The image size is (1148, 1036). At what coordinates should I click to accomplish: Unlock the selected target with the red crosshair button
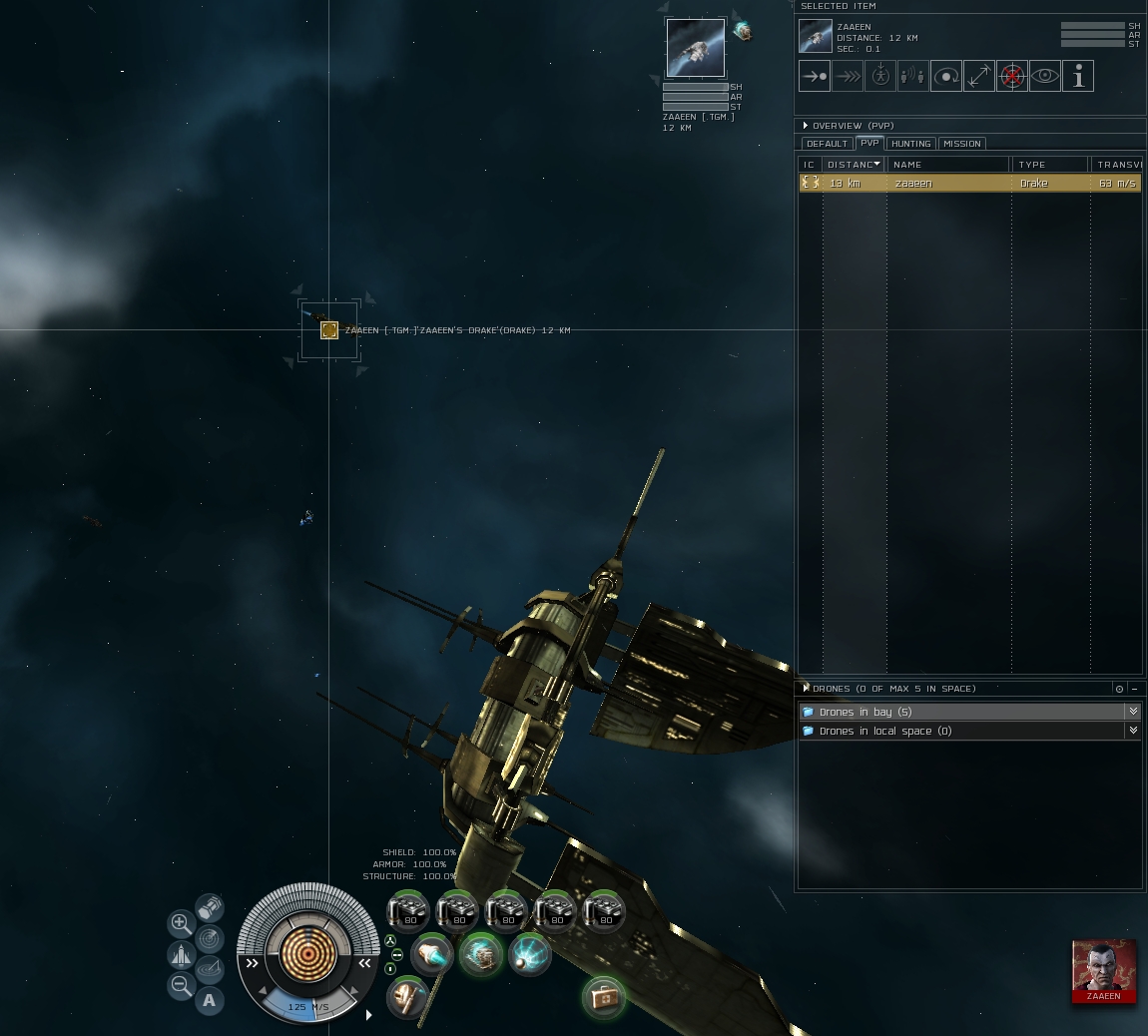point(1012,76)
